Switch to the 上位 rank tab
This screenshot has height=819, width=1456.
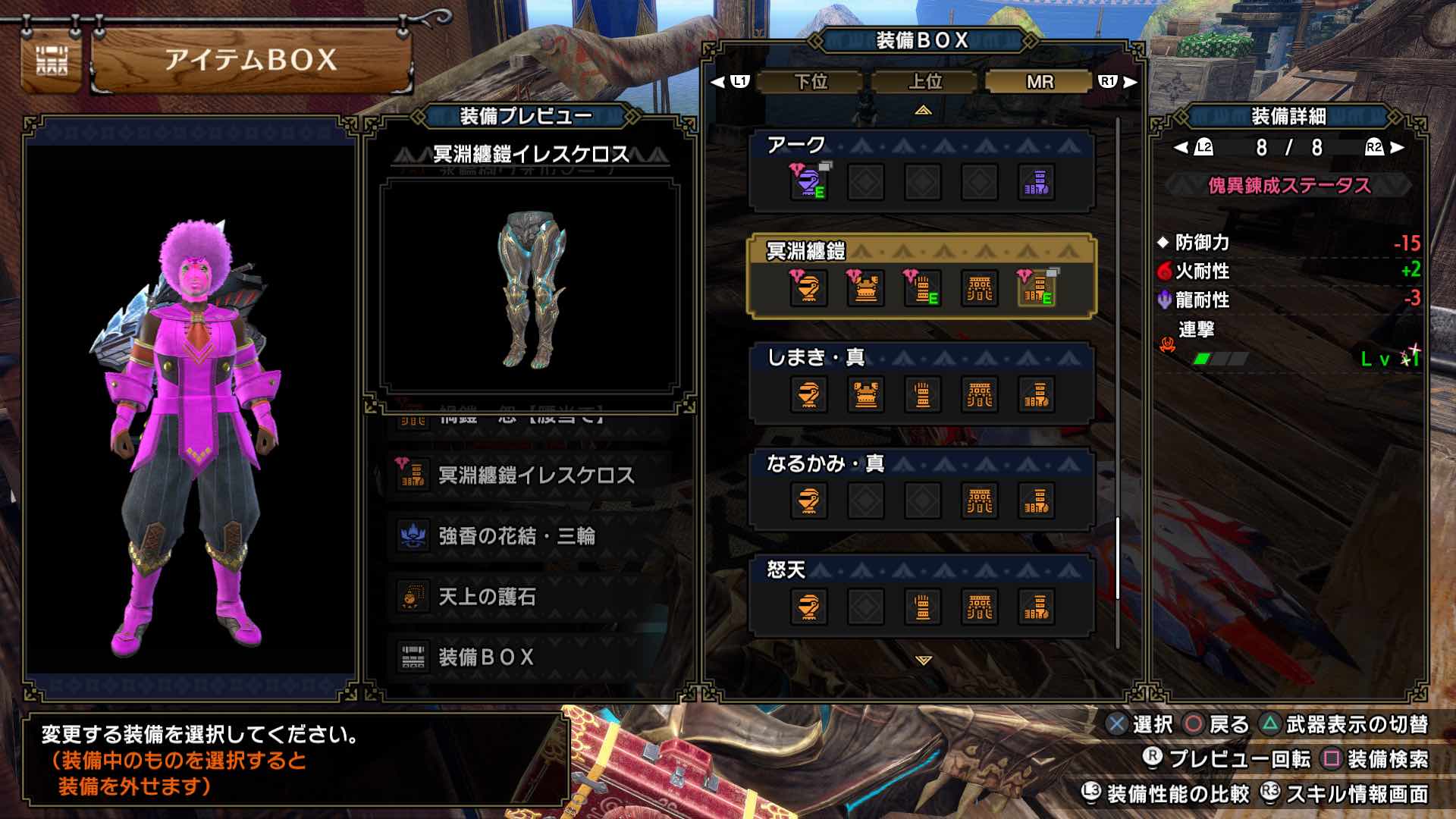pos(927,81)
